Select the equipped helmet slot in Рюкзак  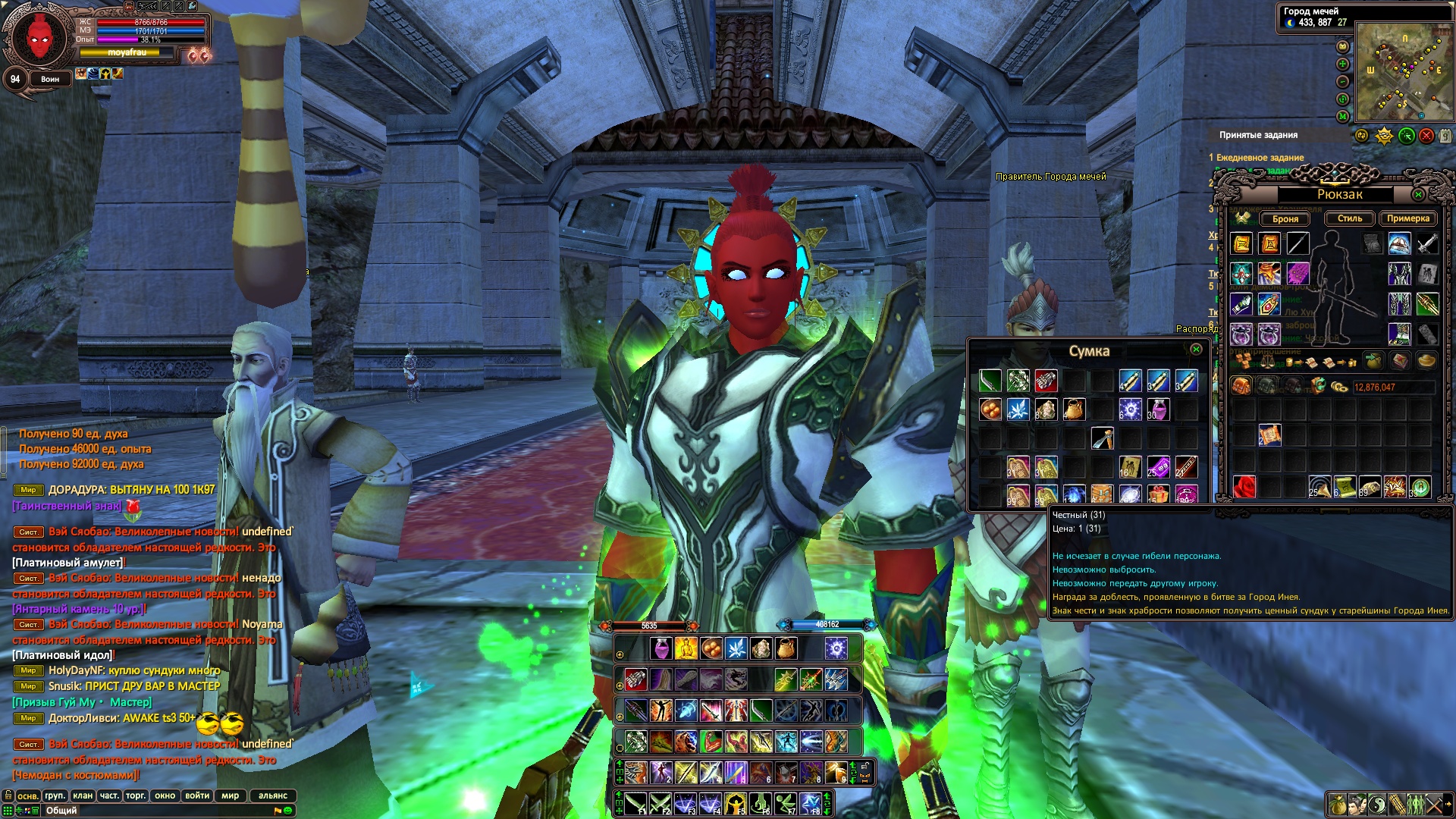1399,243
